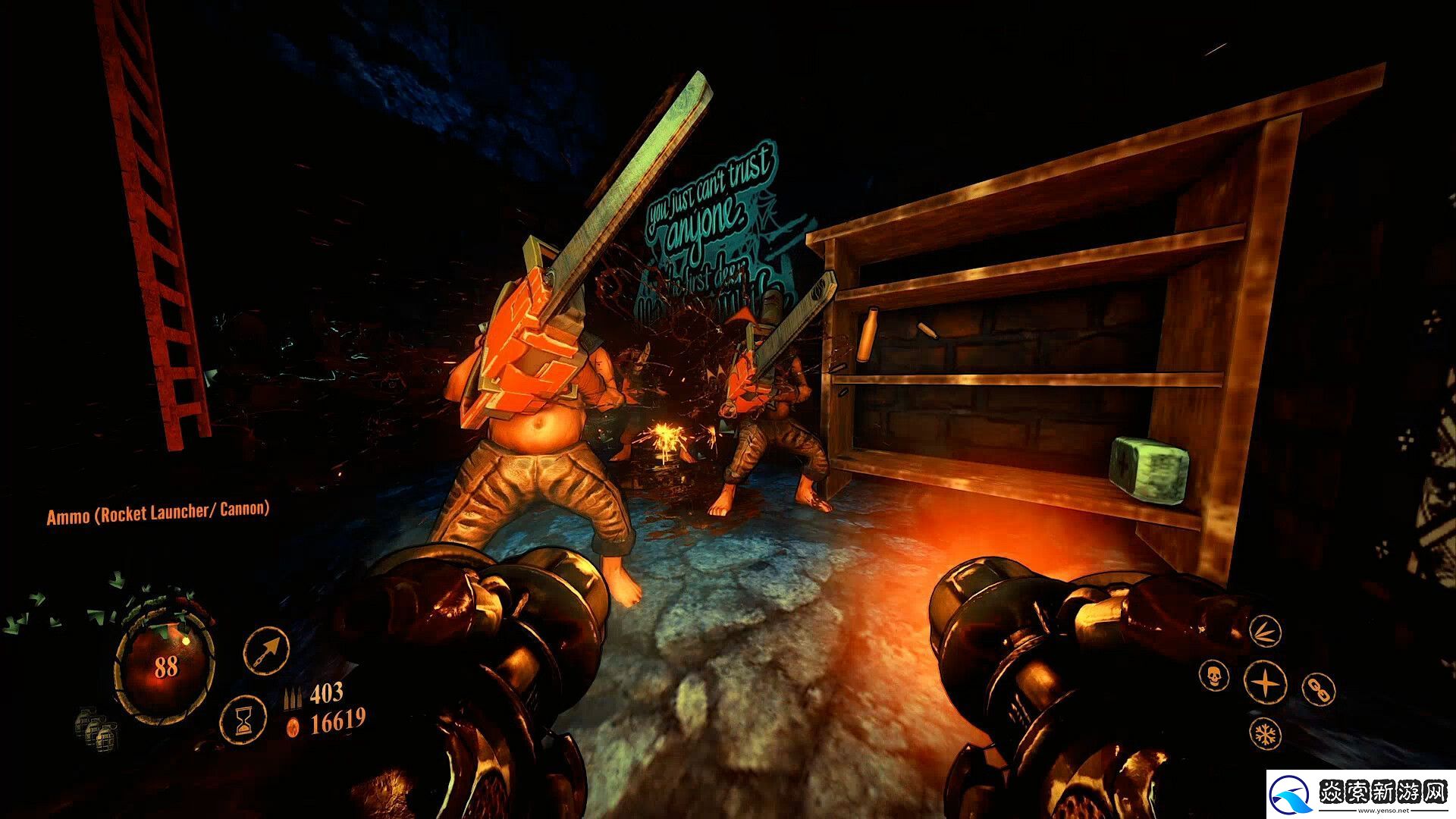Select the four-point star power icon

(1265, 680)
